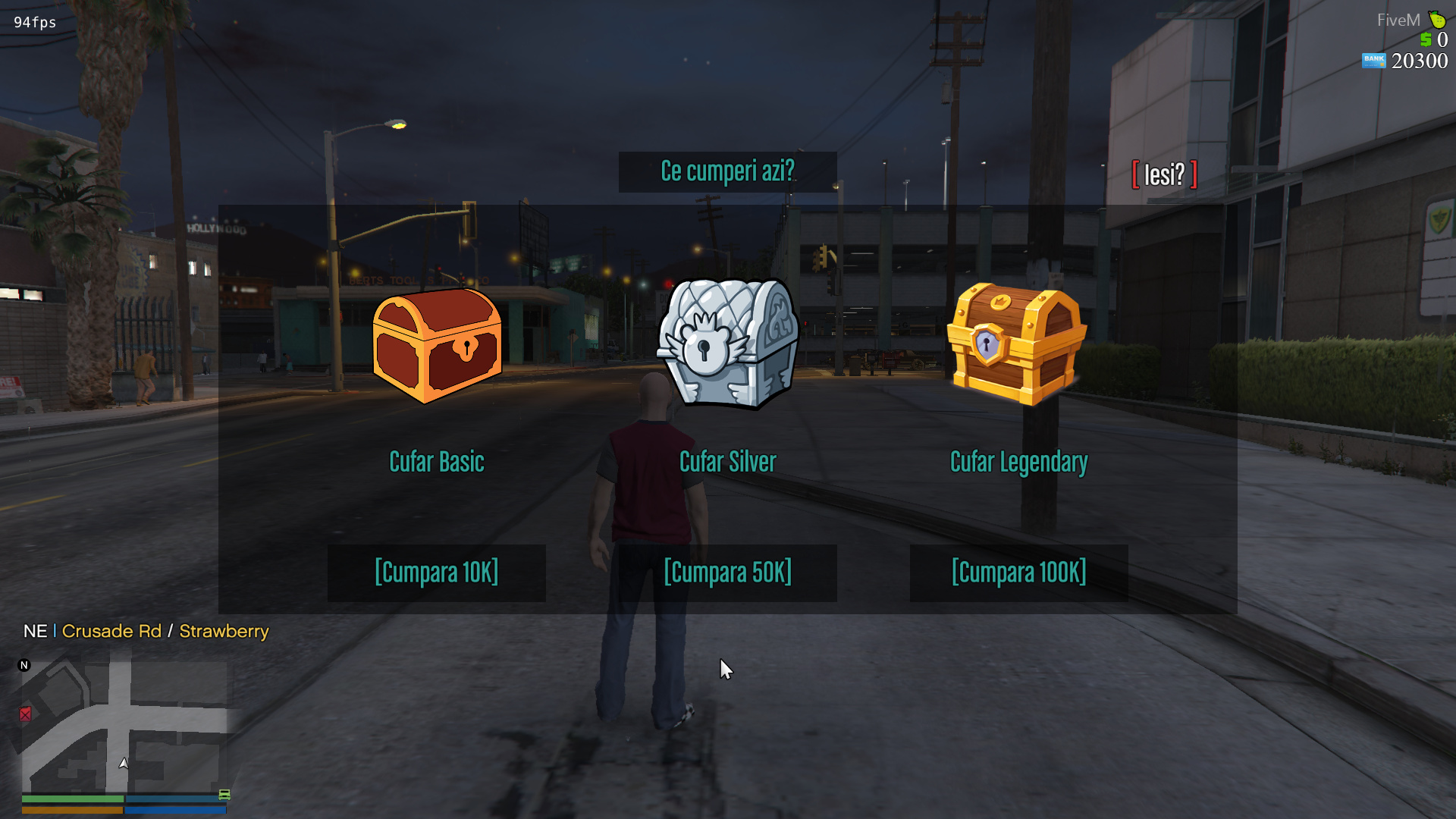Screen dimensions: 1456x819
Task: Select the Cufar Legendary label text
Action: pyautogui.click(x=1018, y=461)
